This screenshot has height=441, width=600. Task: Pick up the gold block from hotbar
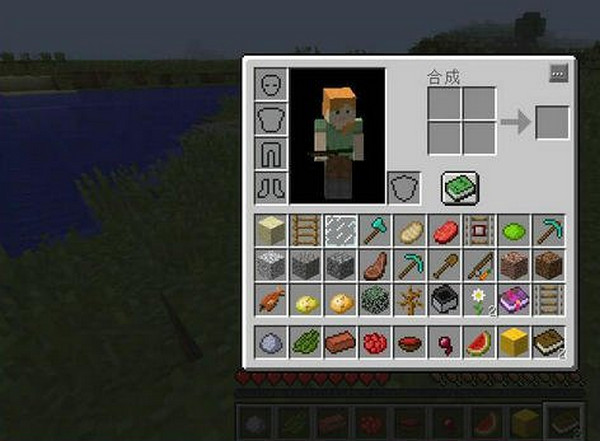coord(514,343)
